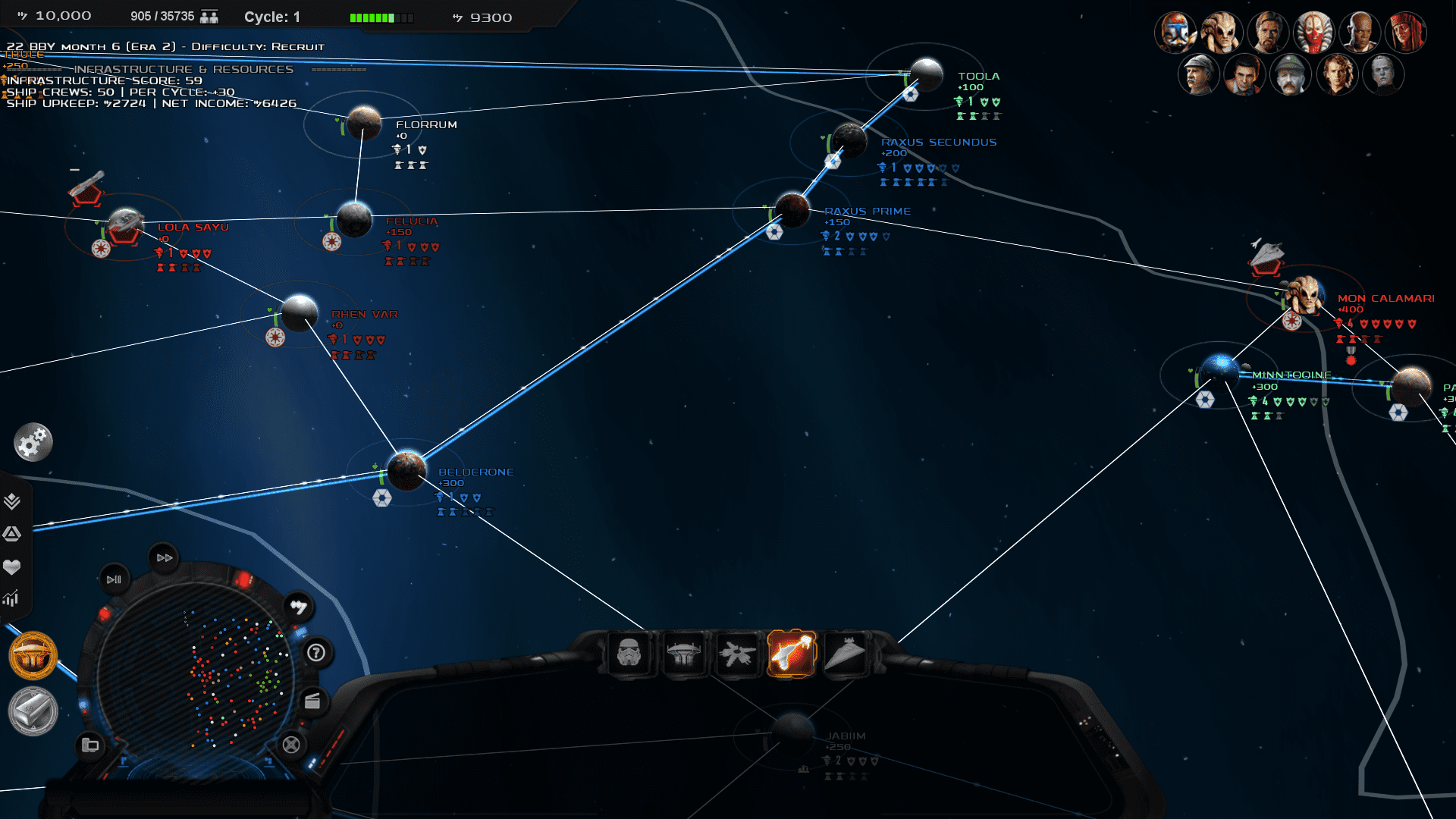Select the silver ingot emblem button
This screenshot has width=1456, height=819.
(x=33, y=711)
